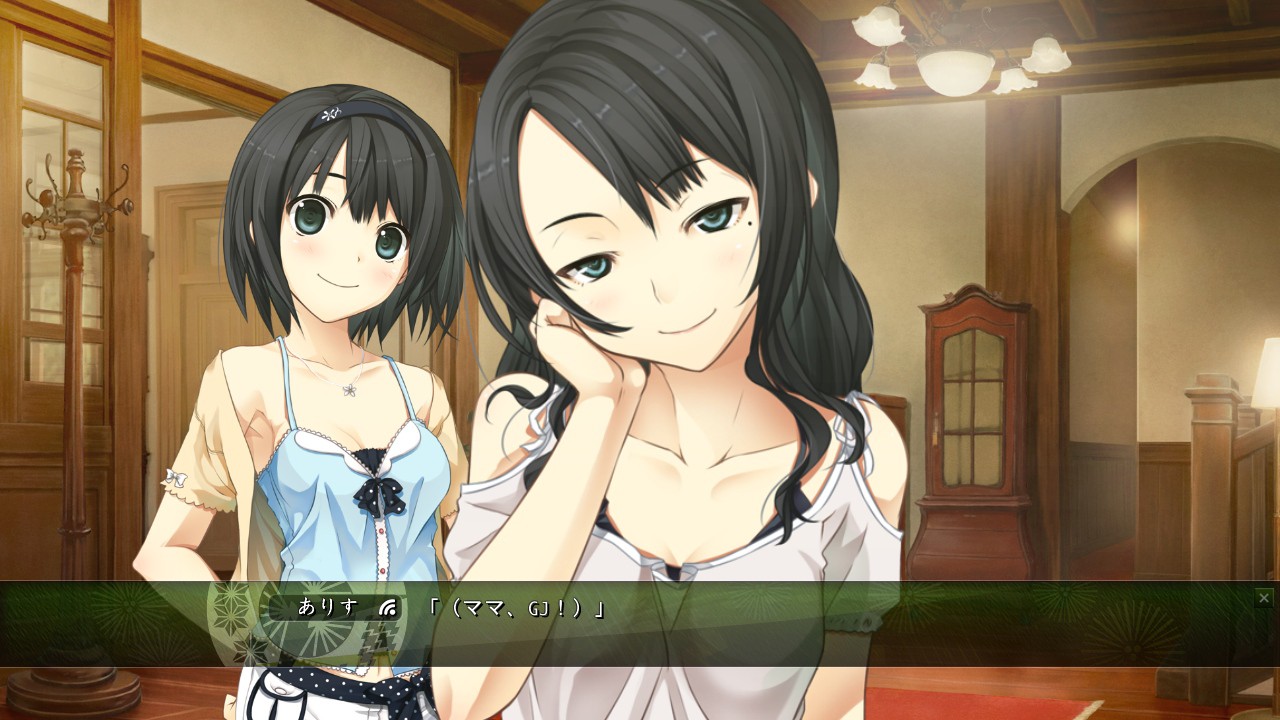The width and height of the screenshot is (1280, 720).
Task: Hide the dialogue box with the X button
Action: coord(1264,598)
